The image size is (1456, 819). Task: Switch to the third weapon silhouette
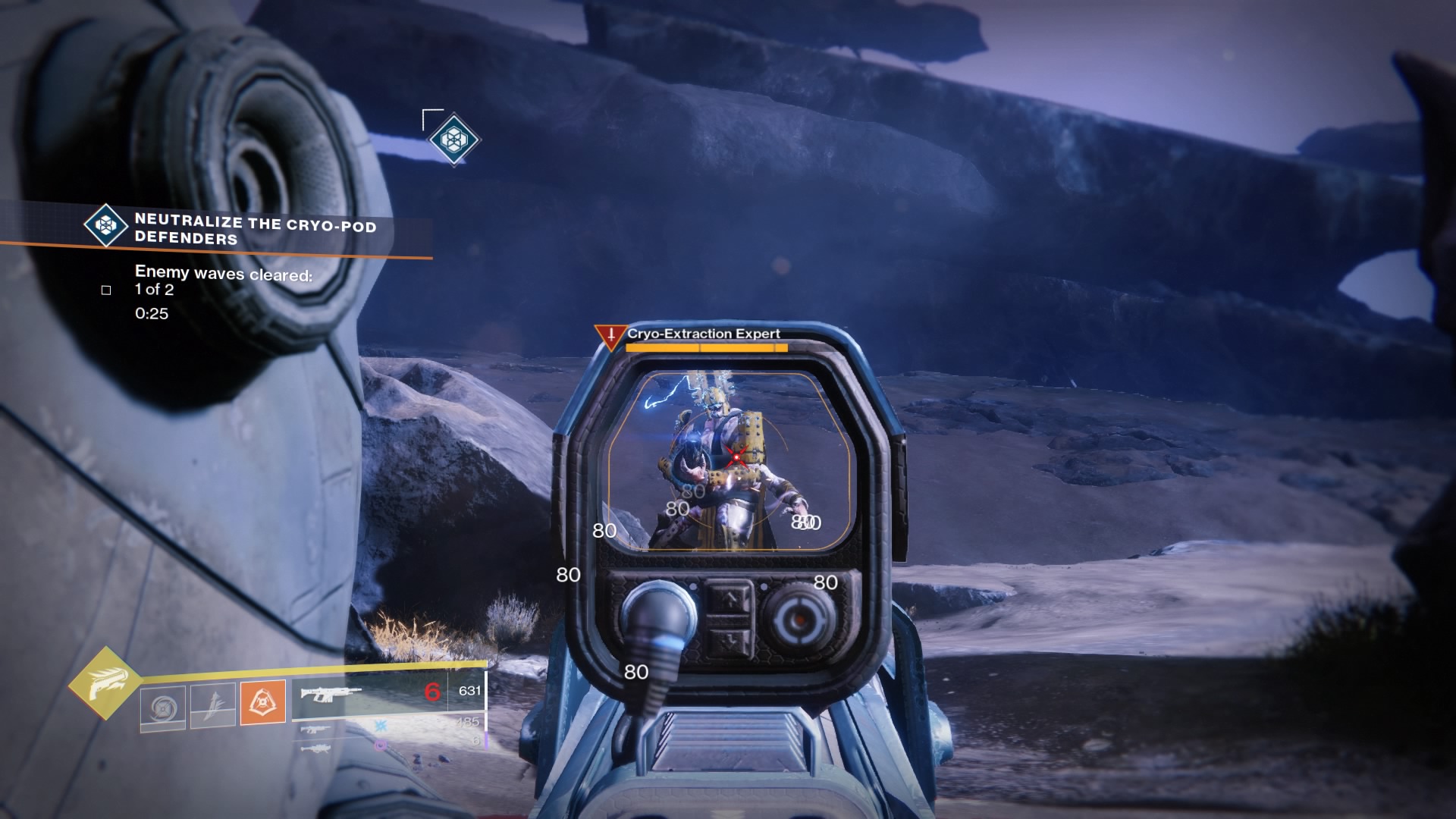pyautogui.click(x=315, y=748)
